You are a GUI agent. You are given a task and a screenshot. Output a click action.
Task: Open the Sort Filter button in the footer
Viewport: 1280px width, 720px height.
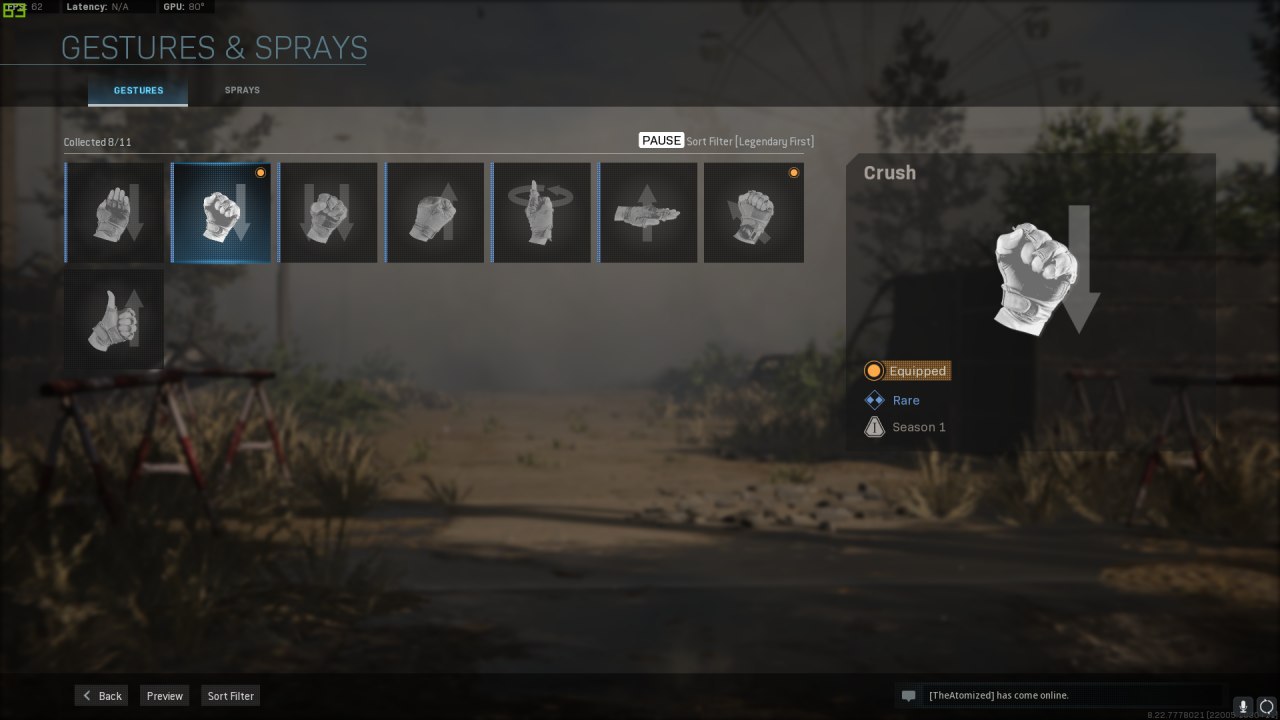click(x=230, y=696)
